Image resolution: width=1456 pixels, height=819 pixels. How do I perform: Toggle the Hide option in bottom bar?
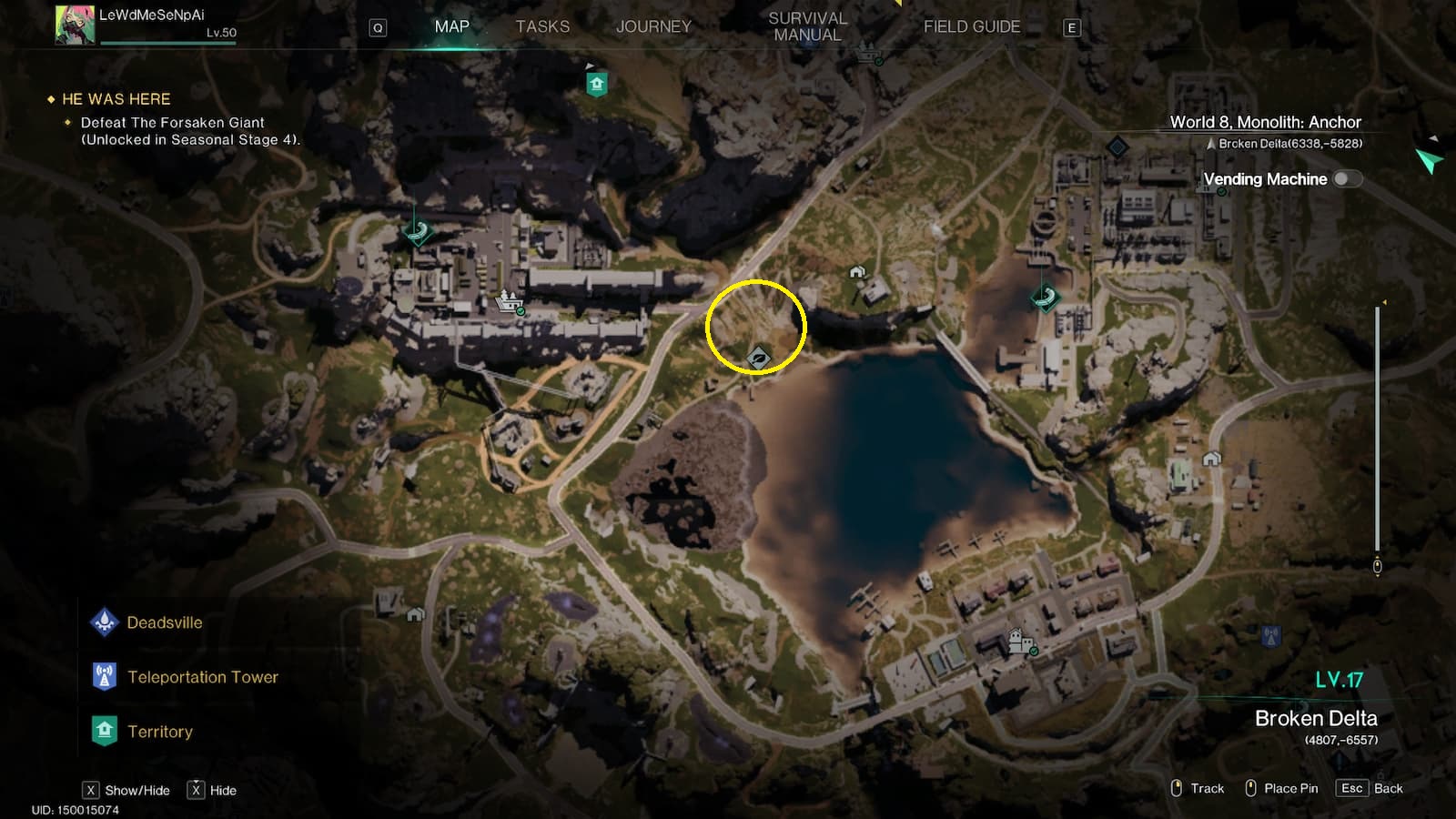(x=195, y=790)
